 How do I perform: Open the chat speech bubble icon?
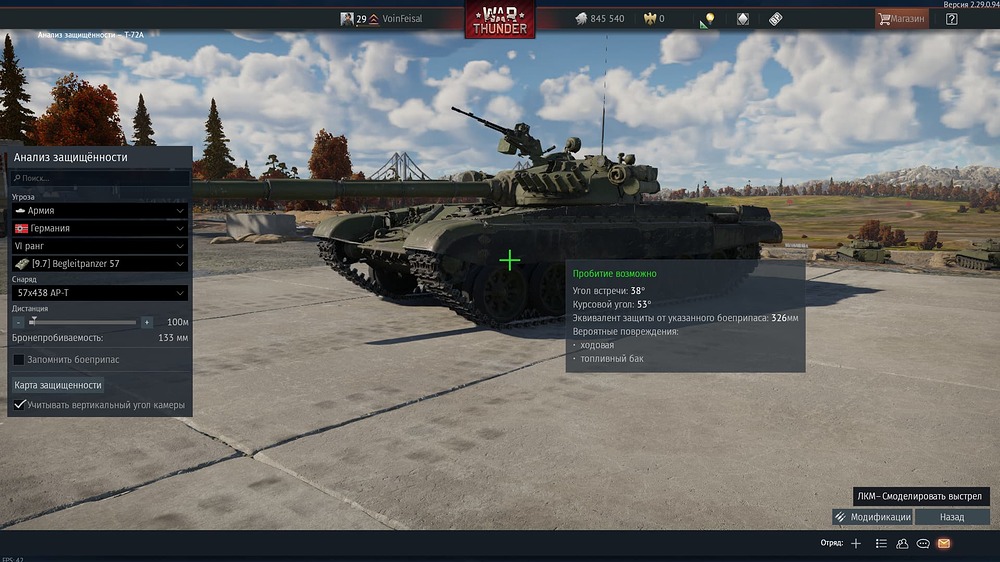pos(923,543)
